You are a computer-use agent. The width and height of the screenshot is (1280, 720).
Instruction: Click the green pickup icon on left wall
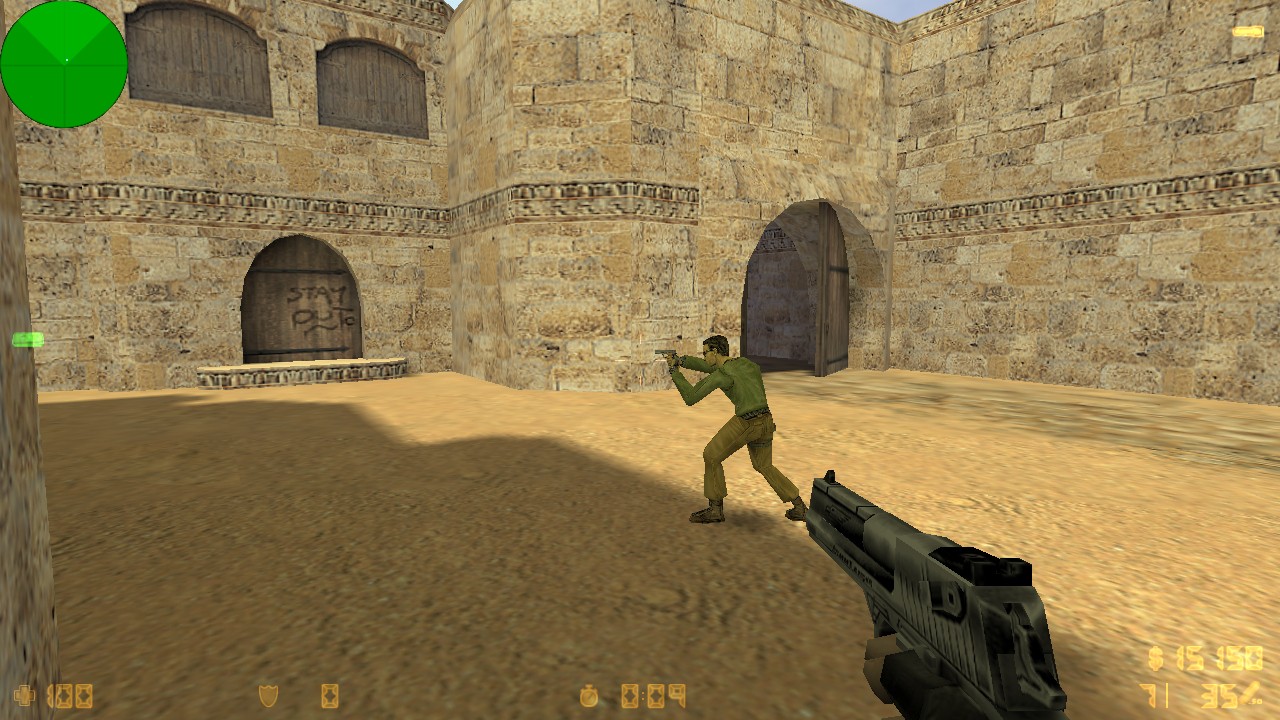(x=27, y=340)
